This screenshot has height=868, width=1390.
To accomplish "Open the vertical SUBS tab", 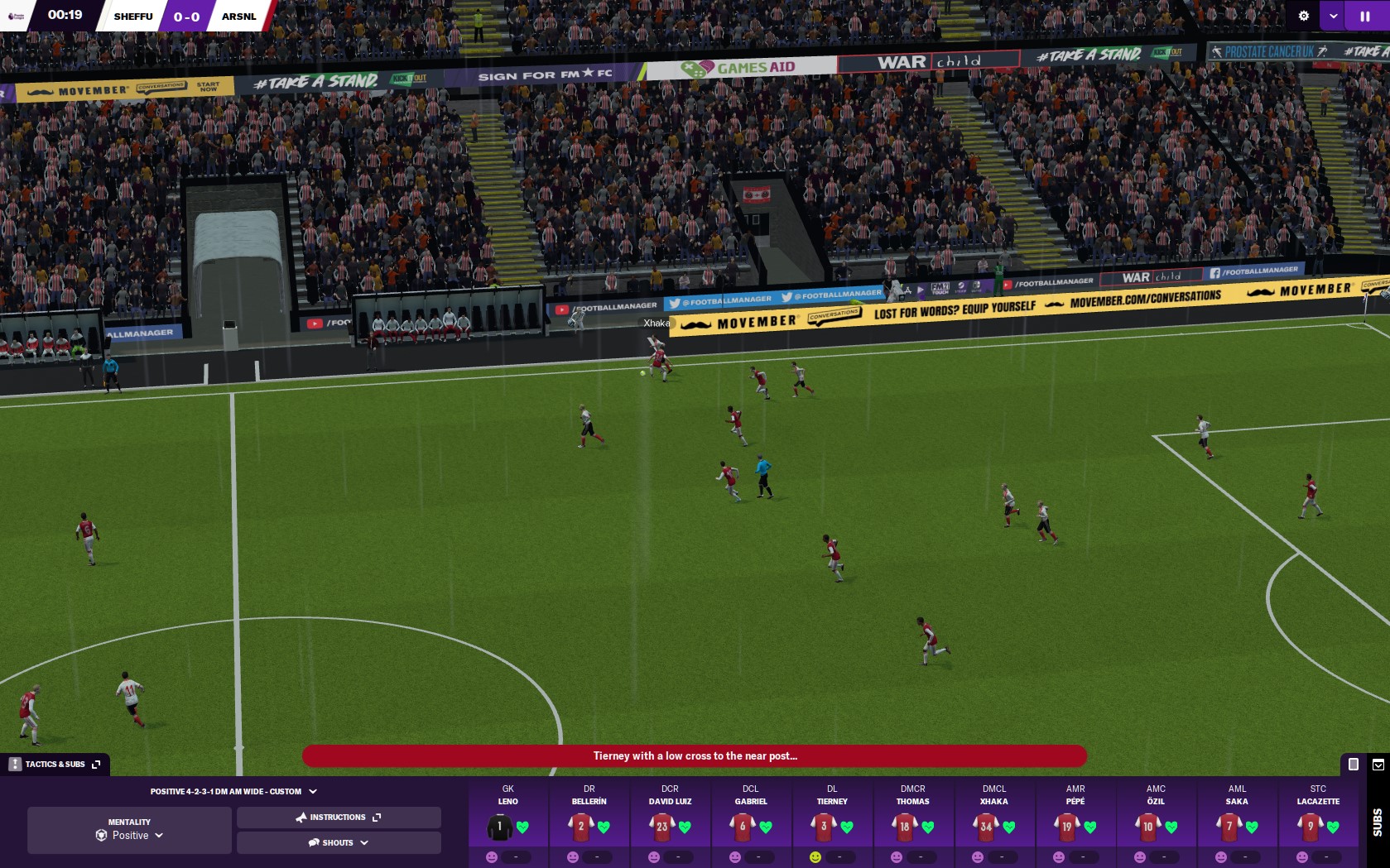I will [x=1377, y=822].
